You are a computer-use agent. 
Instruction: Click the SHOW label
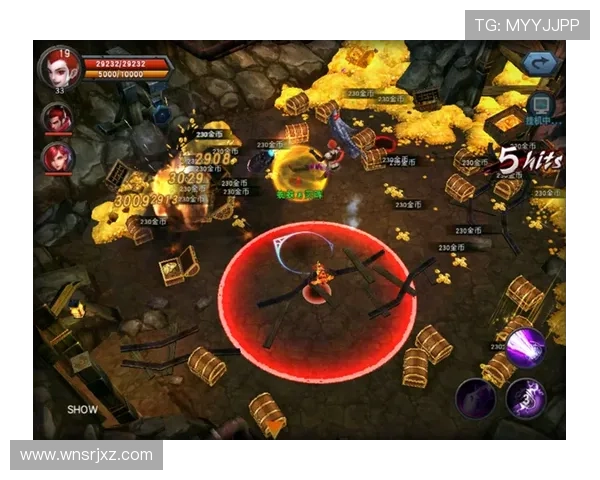tap(82, 409)
